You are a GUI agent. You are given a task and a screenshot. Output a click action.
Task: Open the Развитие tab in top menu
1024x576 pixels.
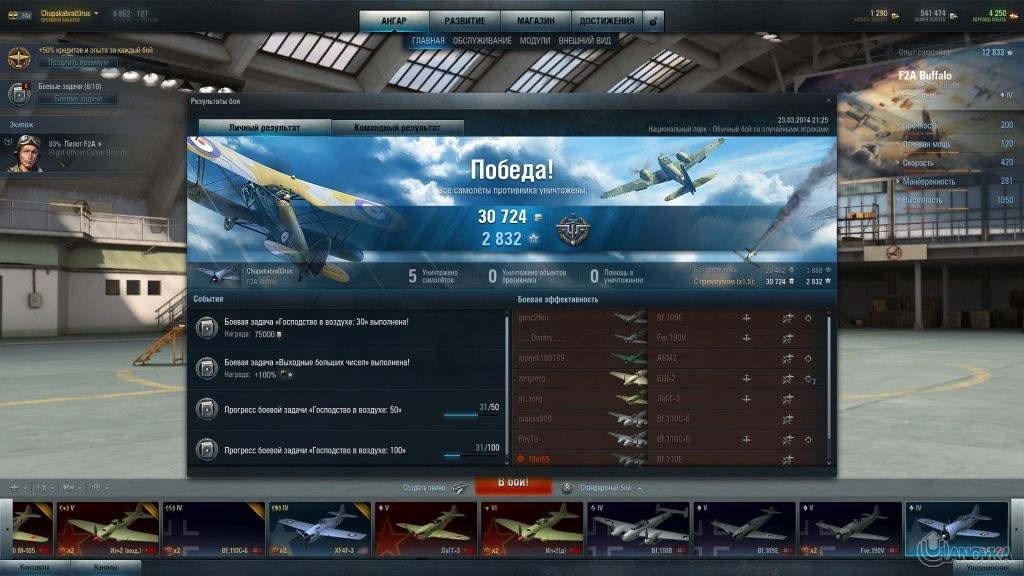[x=465, y=20]
